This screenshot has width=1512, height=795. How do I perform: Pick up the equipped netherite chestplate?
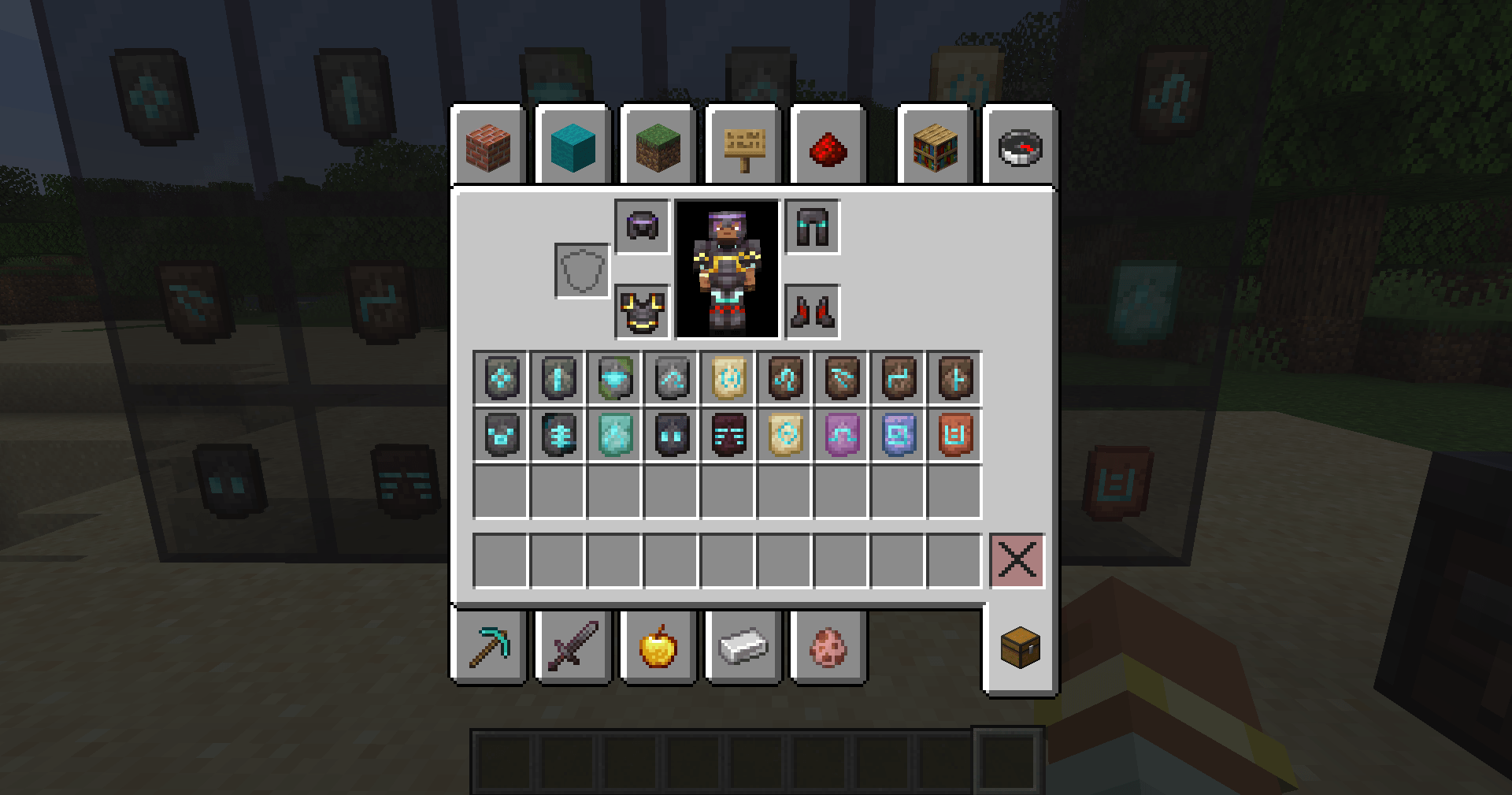click(642, 311)
